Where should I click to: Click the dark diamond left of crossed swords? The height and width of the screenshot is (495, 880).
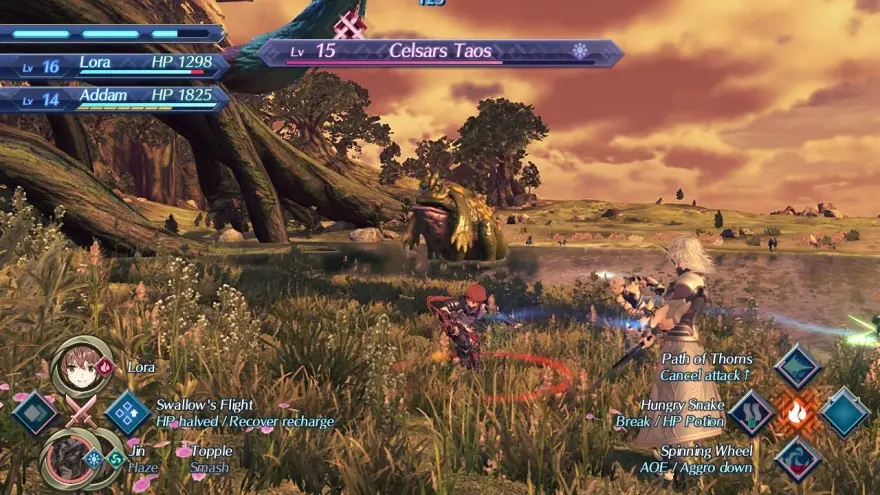(x=35, y=412)
